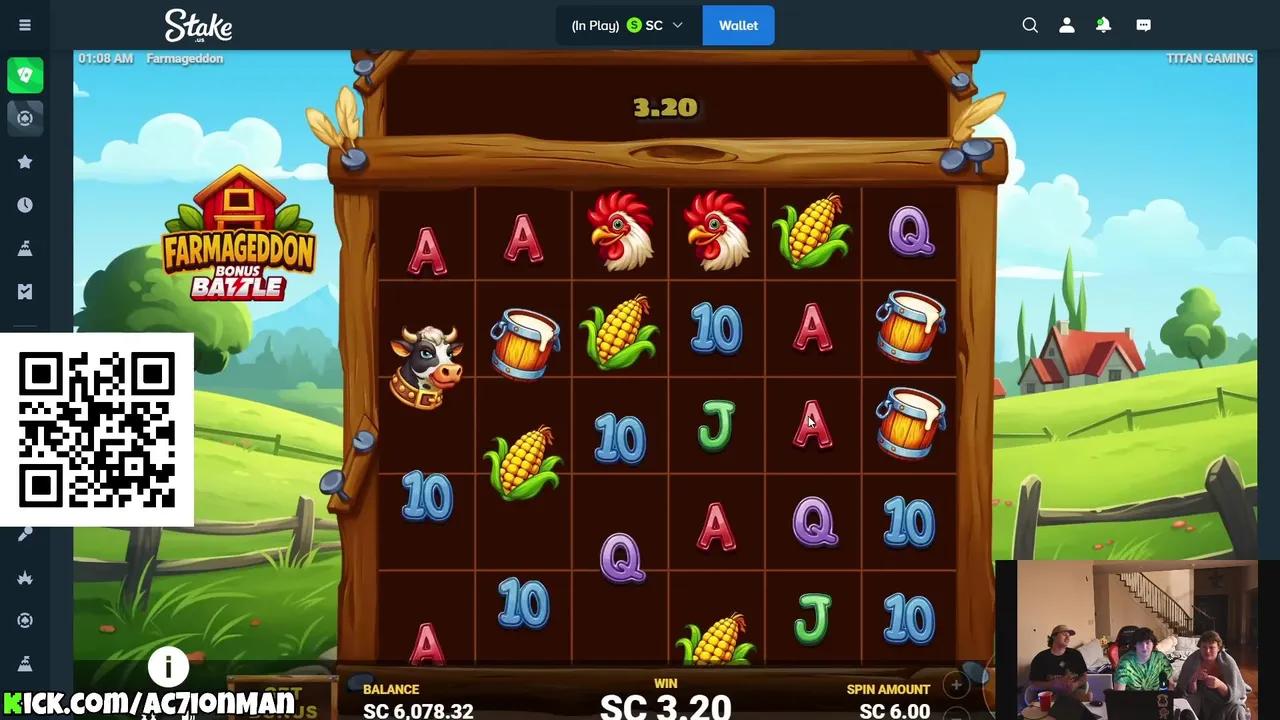Open favourites via the star sidebar icon

point(25,162)
